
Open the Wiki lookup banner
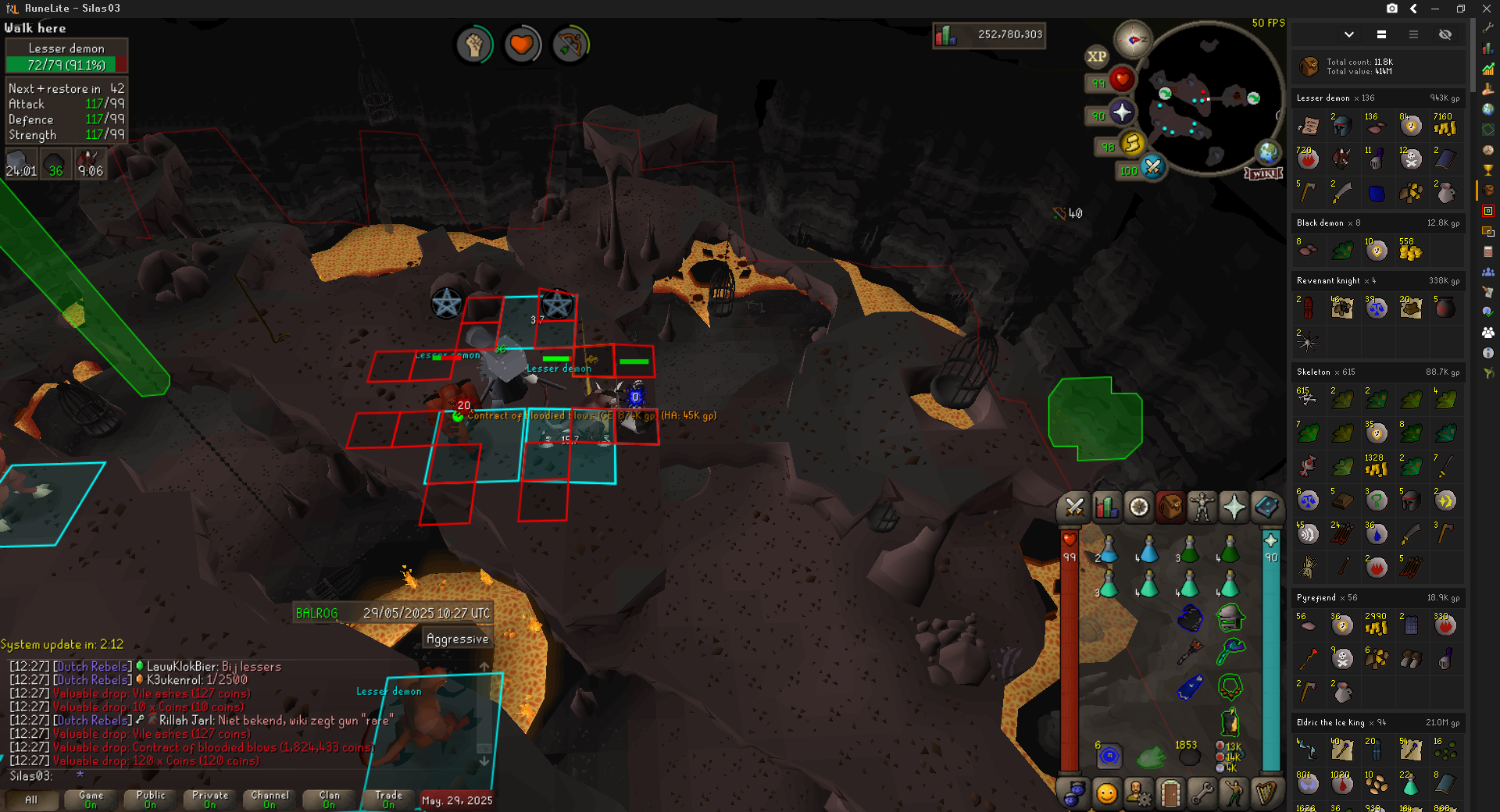pos(1263,173)
